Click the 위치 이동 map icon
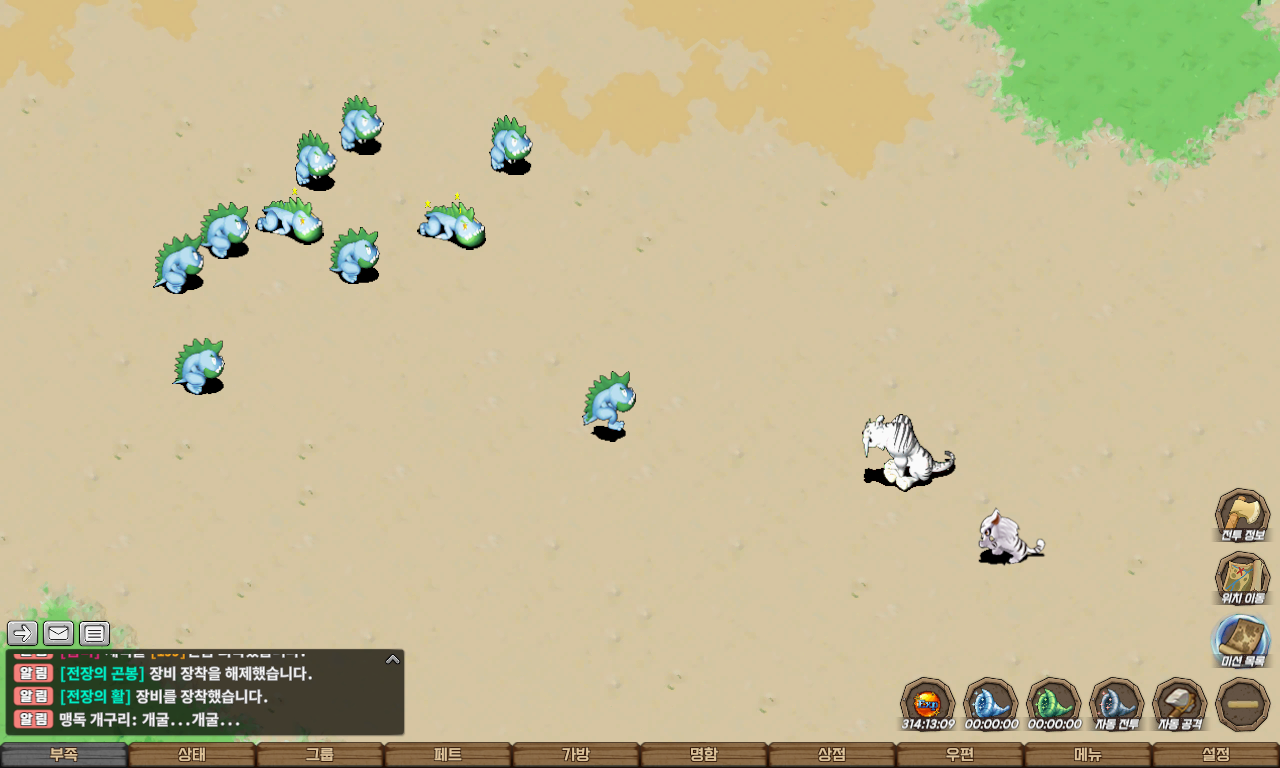 (1242, 579)
